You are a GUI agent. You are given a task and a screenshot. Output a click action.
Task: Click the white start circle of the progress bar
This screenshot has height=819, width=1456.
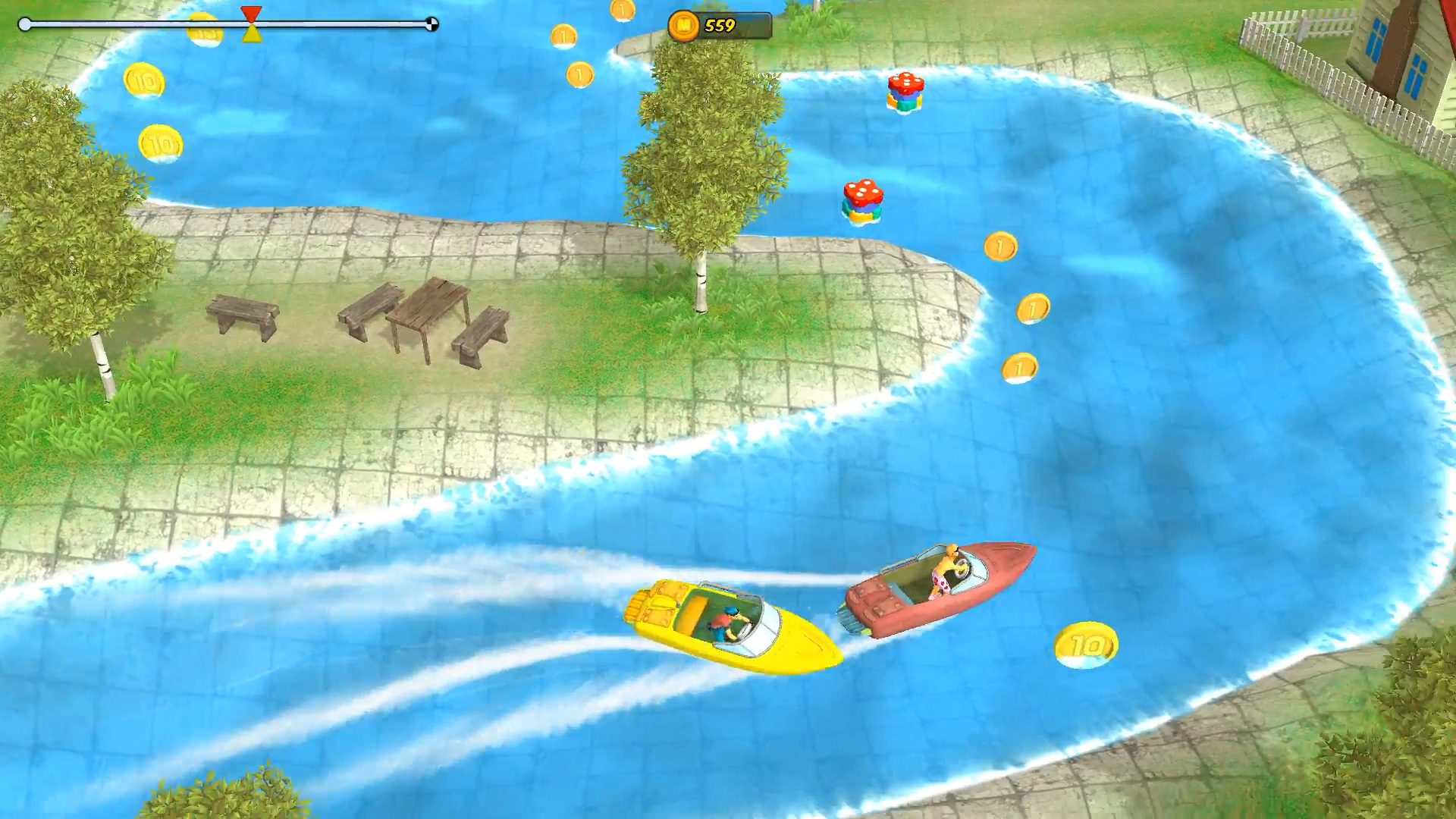point(24,24)
